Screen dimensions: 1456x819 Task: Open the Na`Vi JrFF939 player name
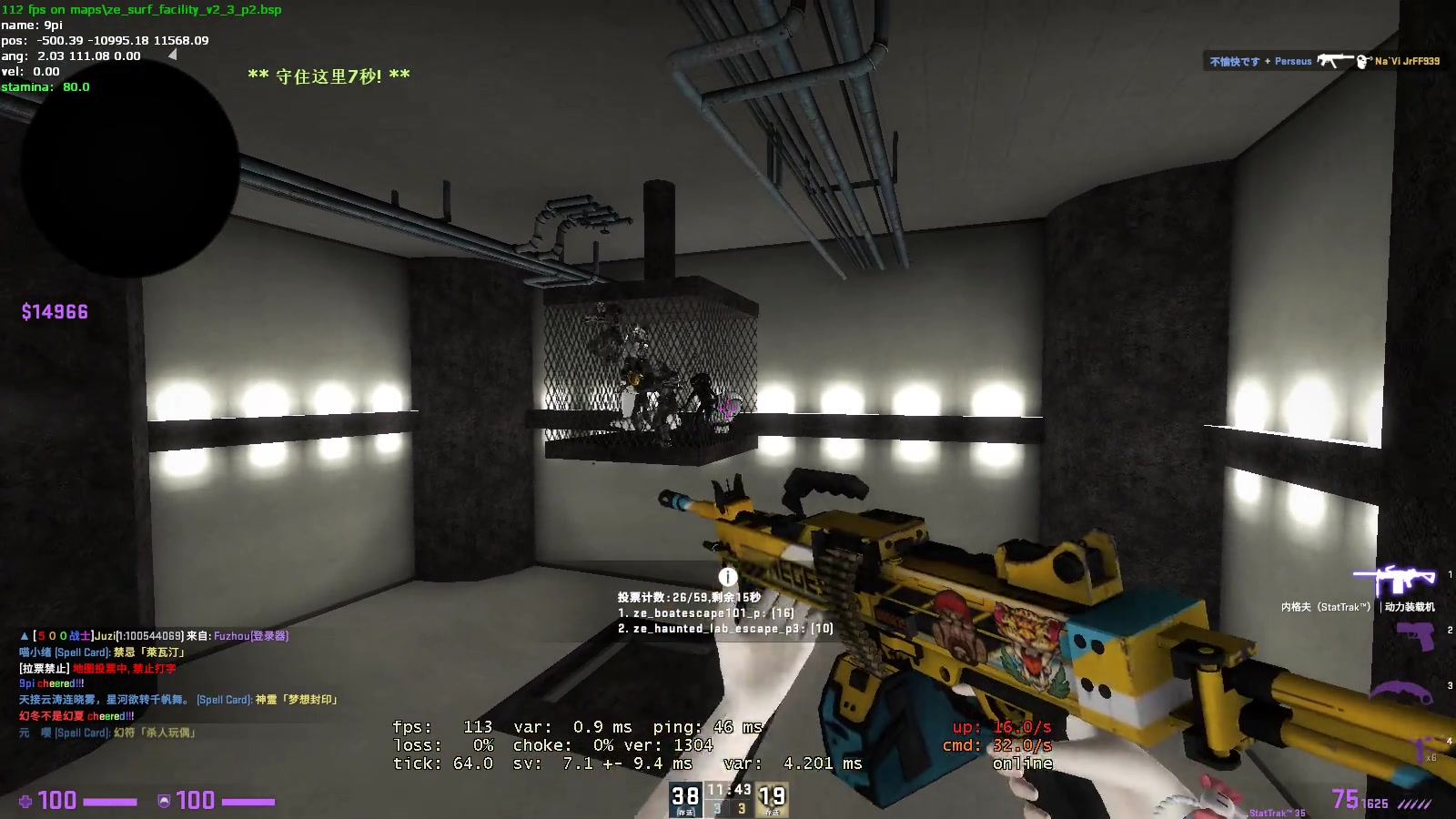coord(1406,61)
